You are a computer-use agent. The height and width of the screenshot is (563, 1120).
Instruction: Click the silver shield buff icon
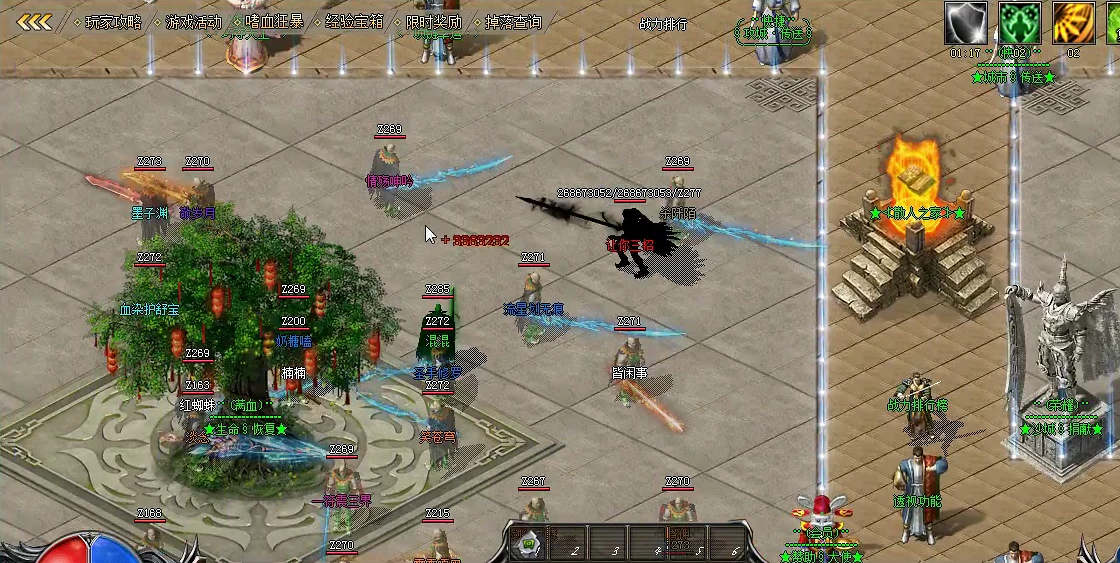[966, 23]
